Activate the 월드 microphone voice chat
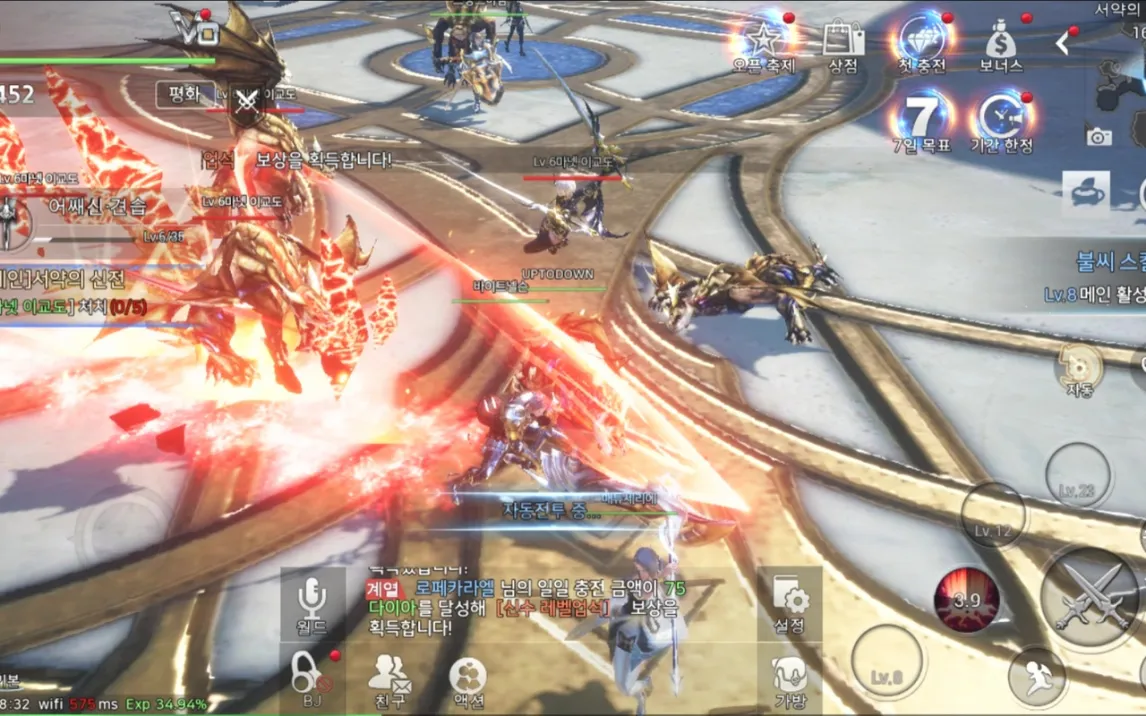This screenshot has height=716, width=1146. (x=312, y=603)
